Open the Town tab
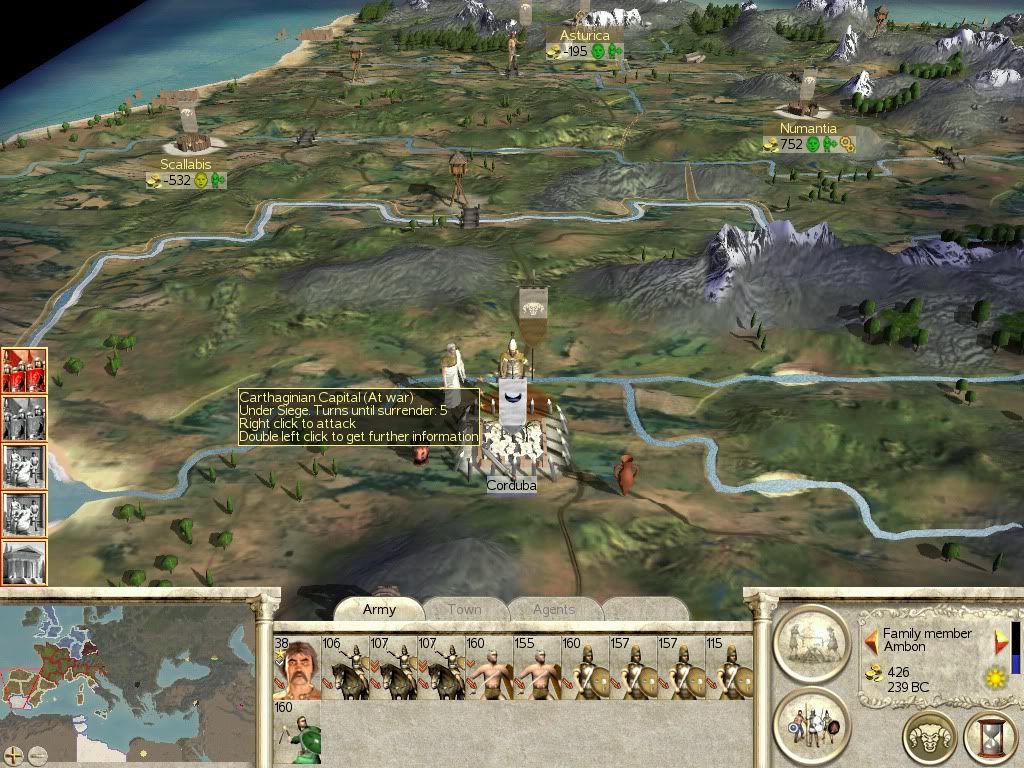 (x=464, y=609)
